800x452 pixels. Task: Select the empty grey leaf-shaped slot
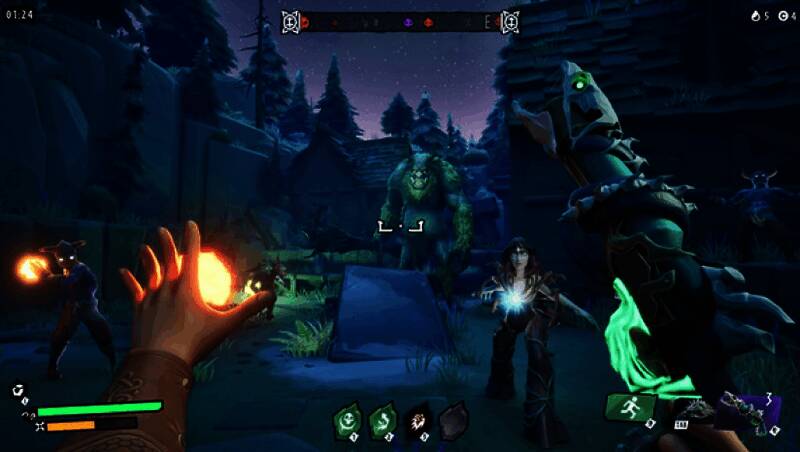[x=453, y=420]
